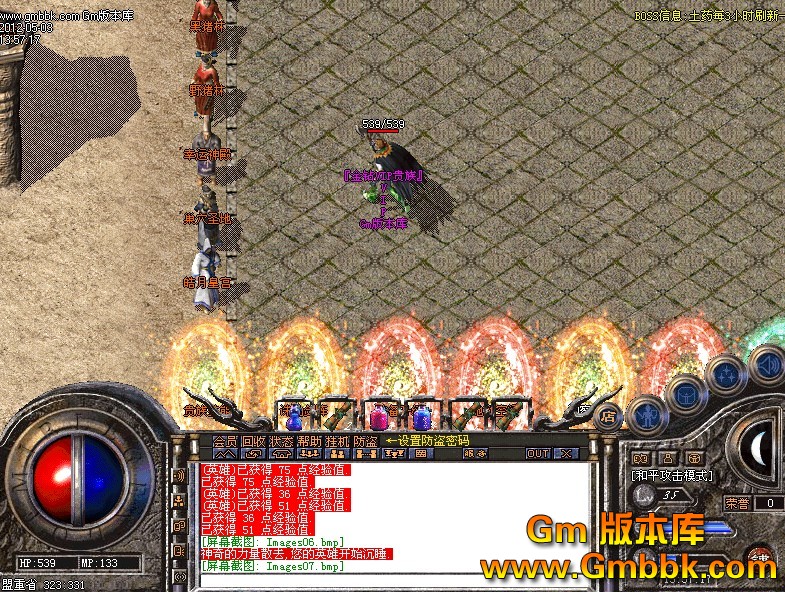Click the sound-wave chat channel icon at top
785x592 pixels.
[x=179, y=476]
